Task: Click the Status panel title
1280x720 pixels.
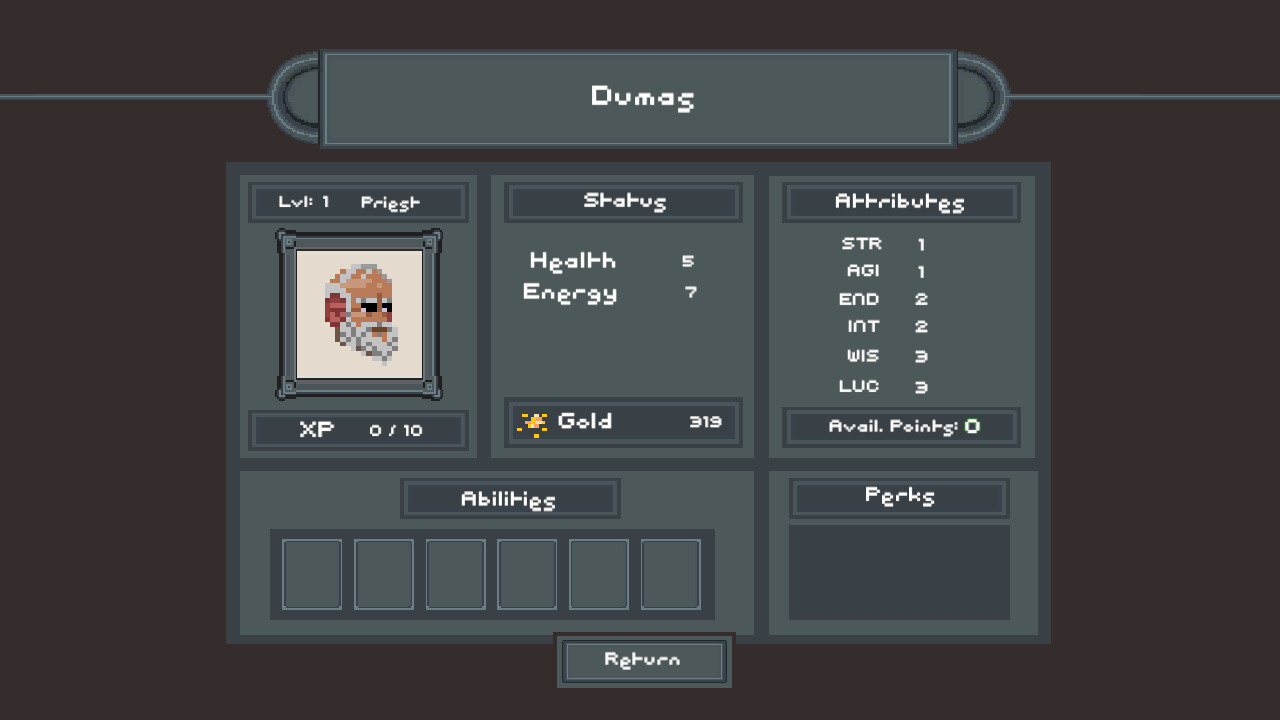Action: pos(622,201)
